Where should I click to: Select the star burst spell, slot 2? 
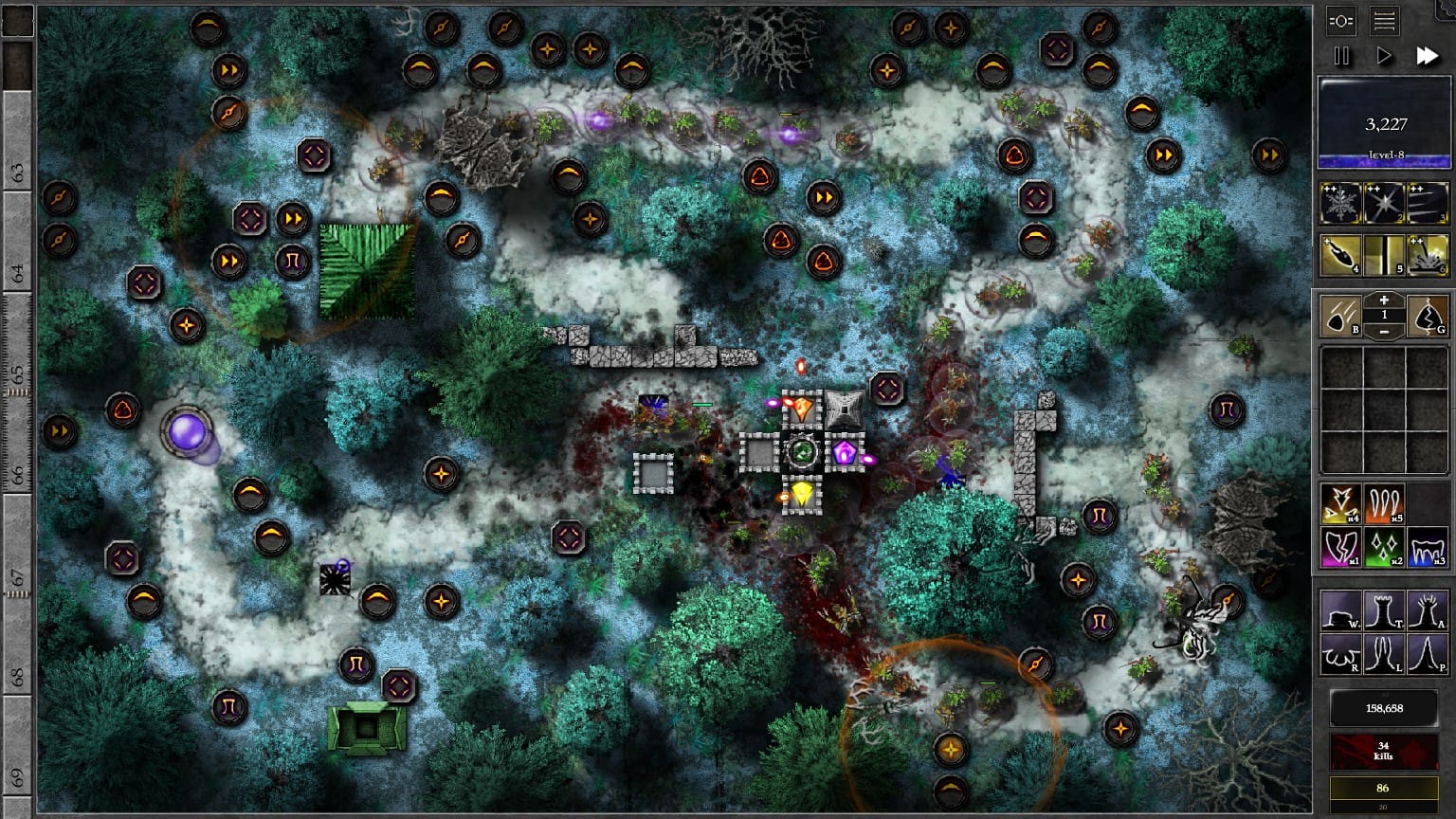click(x=1384, y=203)
